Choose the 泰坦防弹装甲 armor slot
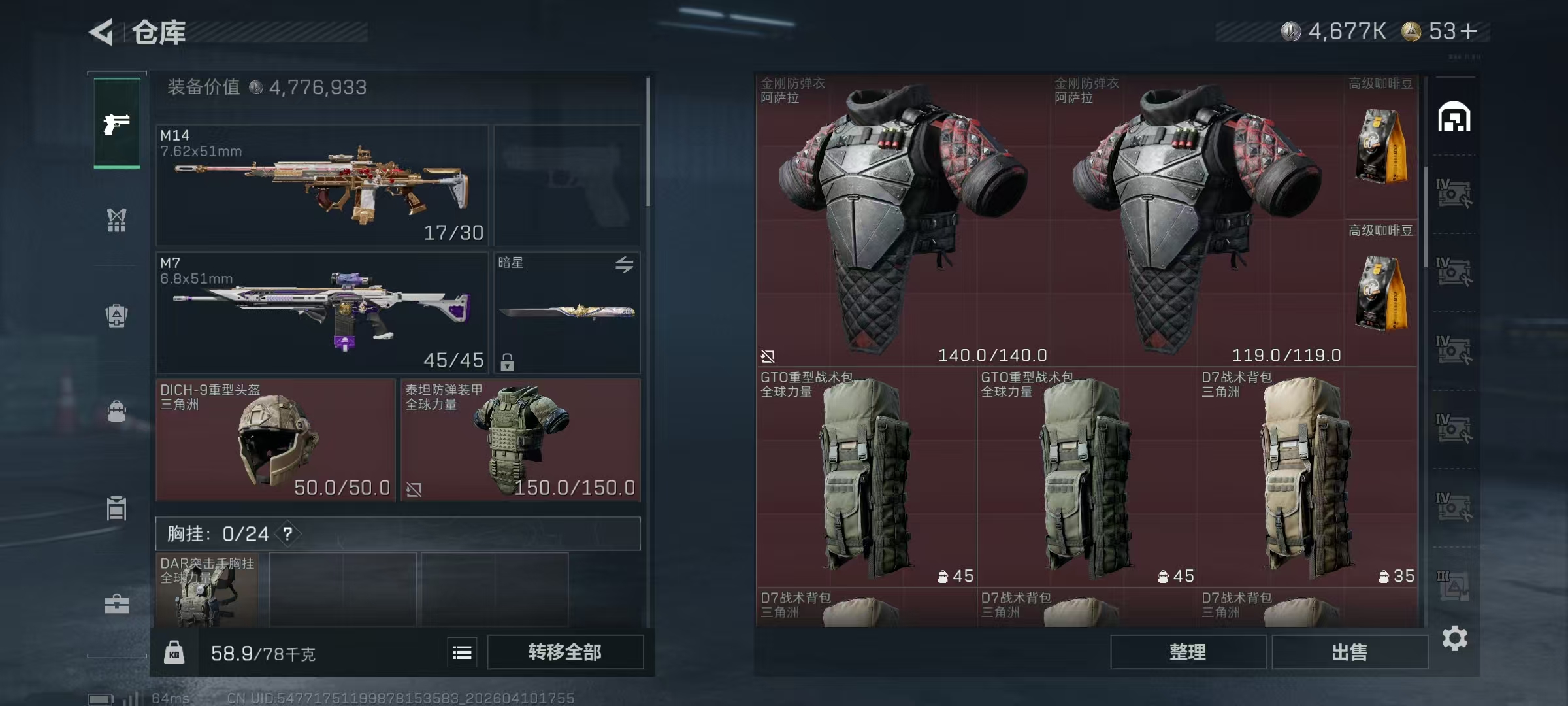Viewport: 1568px width, 706px height. point(520,440)
